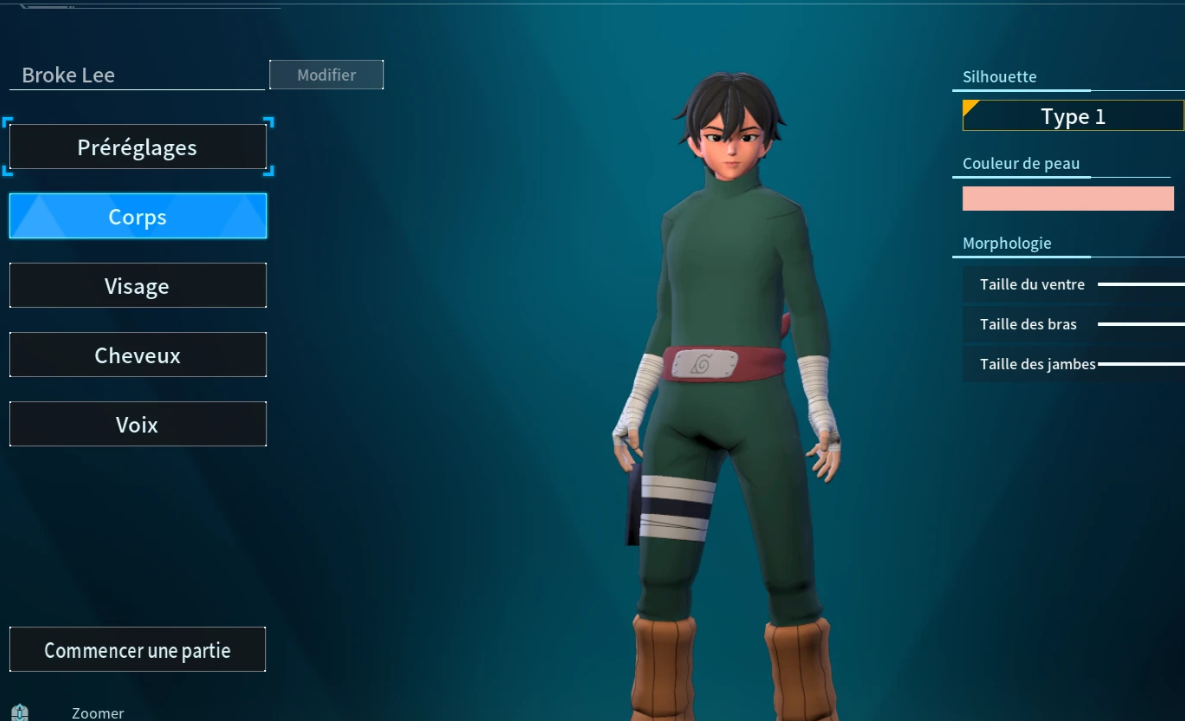Viewport: 1185px width, 721px height.
Task: Click Commencer une partie to start
Action: click(x=138, y=650)
